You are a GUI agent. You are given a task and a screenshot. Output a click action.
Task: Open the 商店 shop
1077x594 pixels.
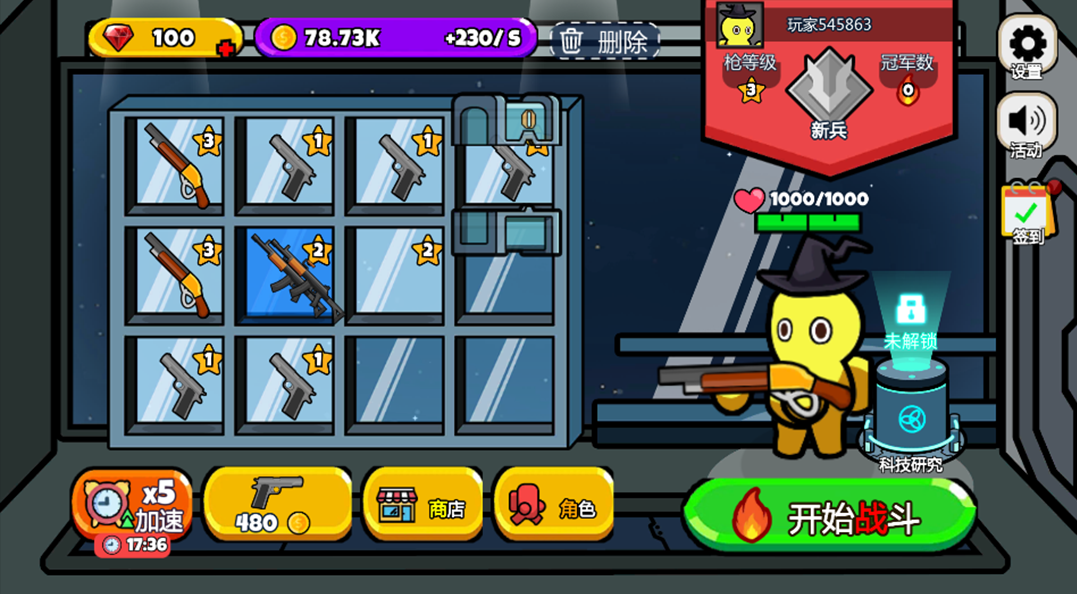tap(422, 504)
